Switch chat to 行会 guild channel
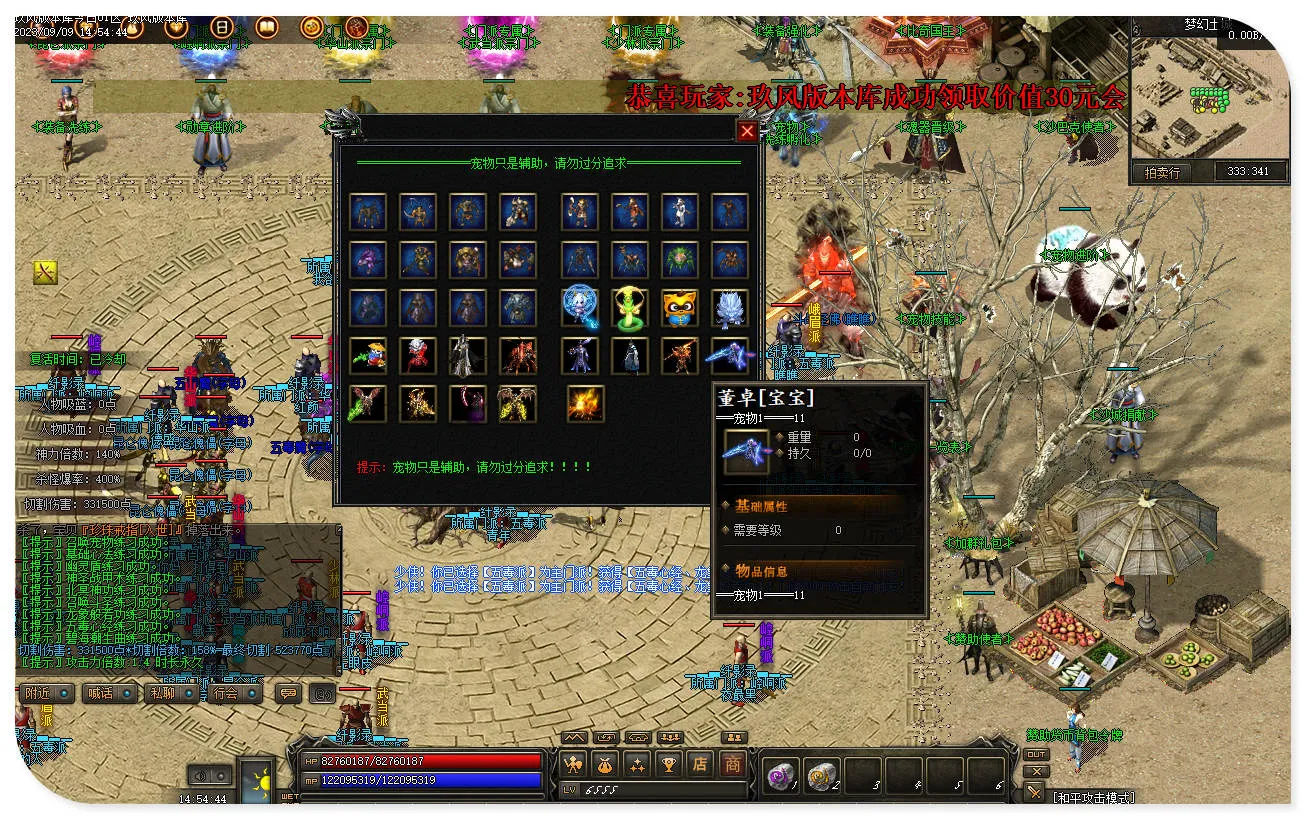Screen dimensions: 1306x819 [x=232, y=693]
